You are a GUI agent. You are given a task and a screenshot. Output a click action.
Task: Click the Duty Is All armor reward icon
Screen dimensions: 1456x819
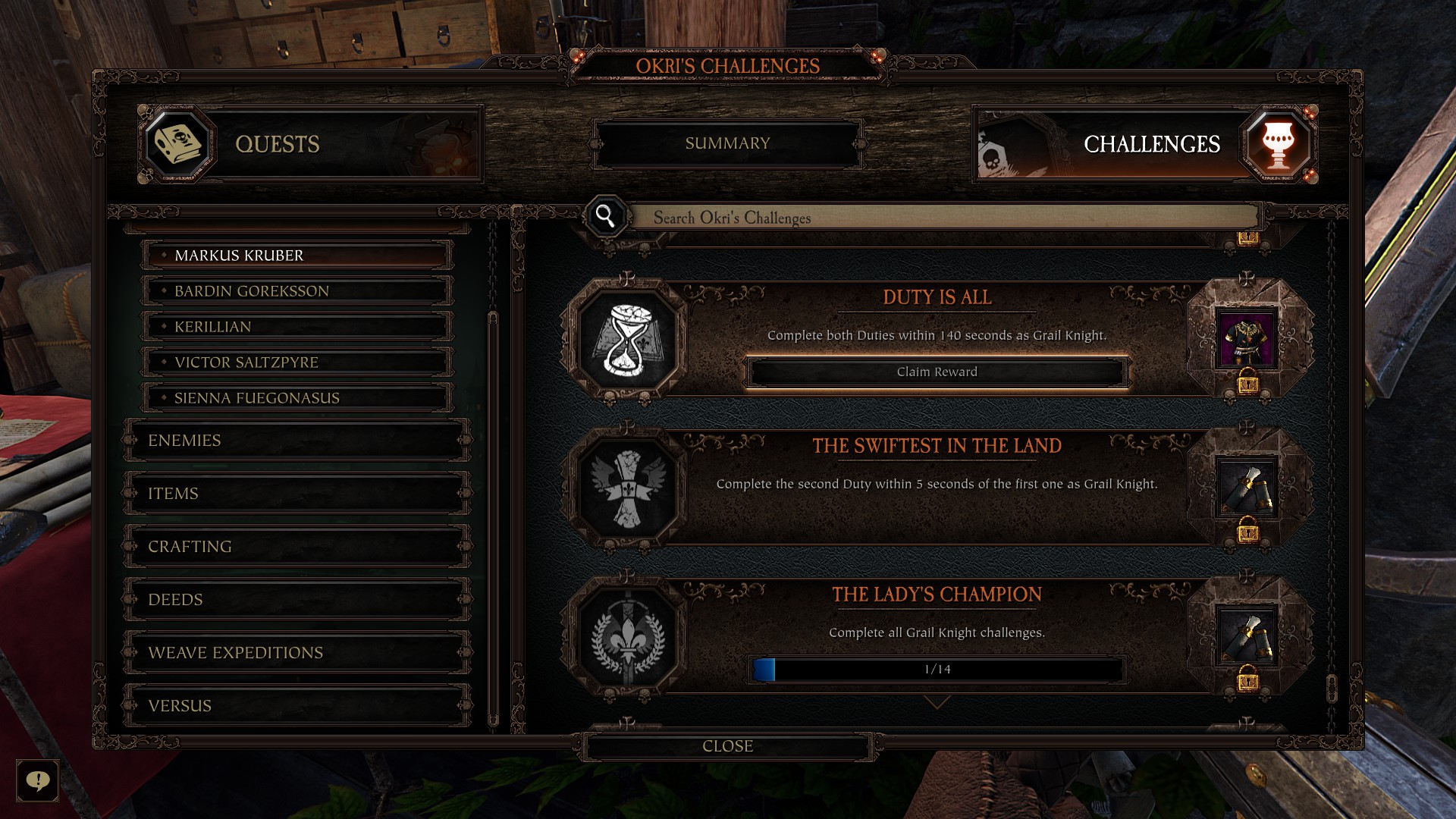click(1247, 339)
